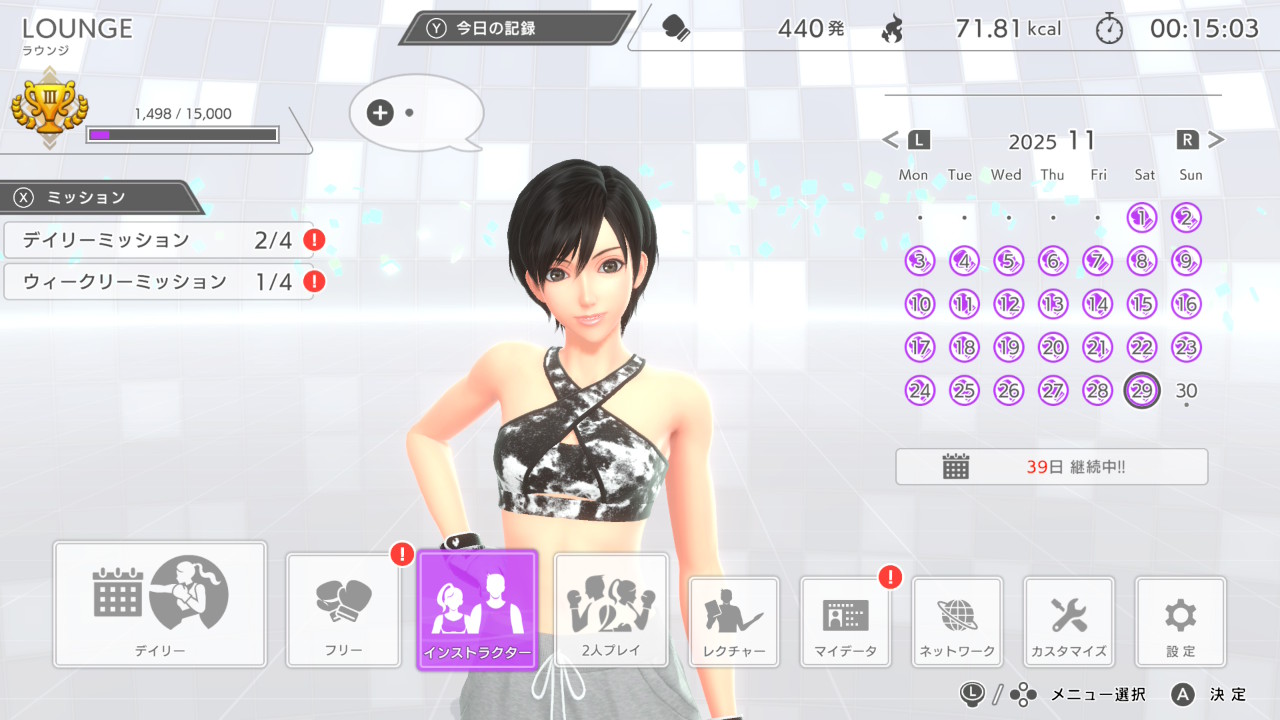Click the 39日 継続中 streak banner

coord(1051,467)
